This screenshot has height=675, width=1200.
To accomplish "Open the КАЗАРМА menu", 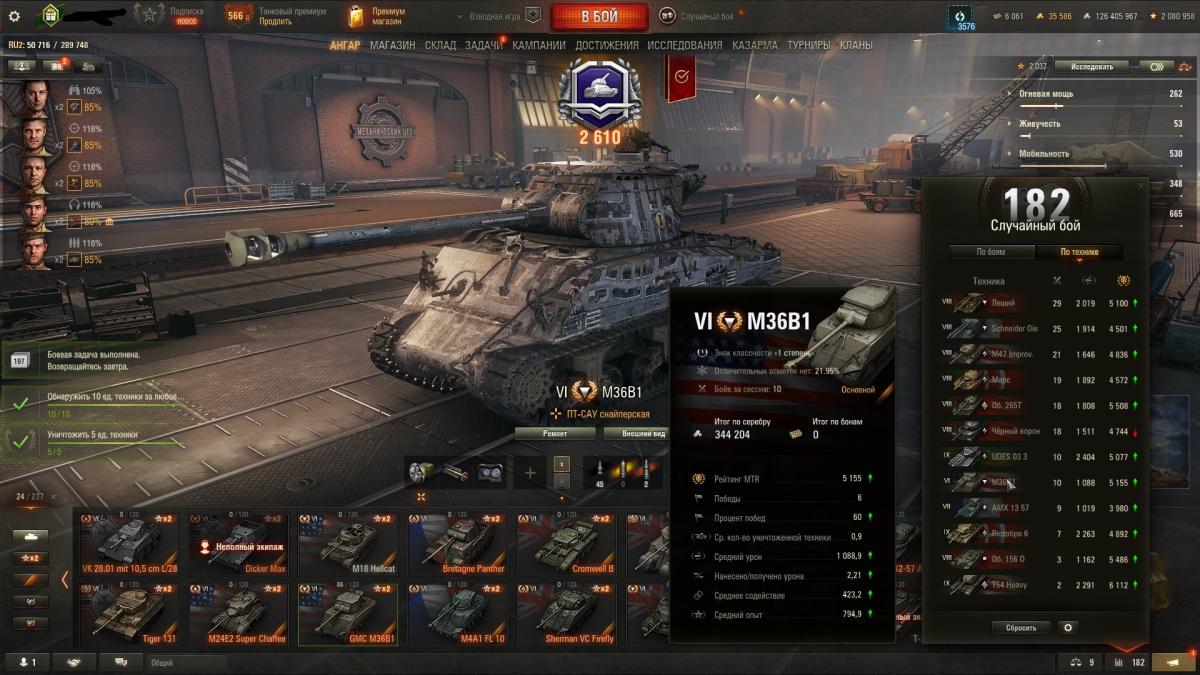I will point(754,45).
